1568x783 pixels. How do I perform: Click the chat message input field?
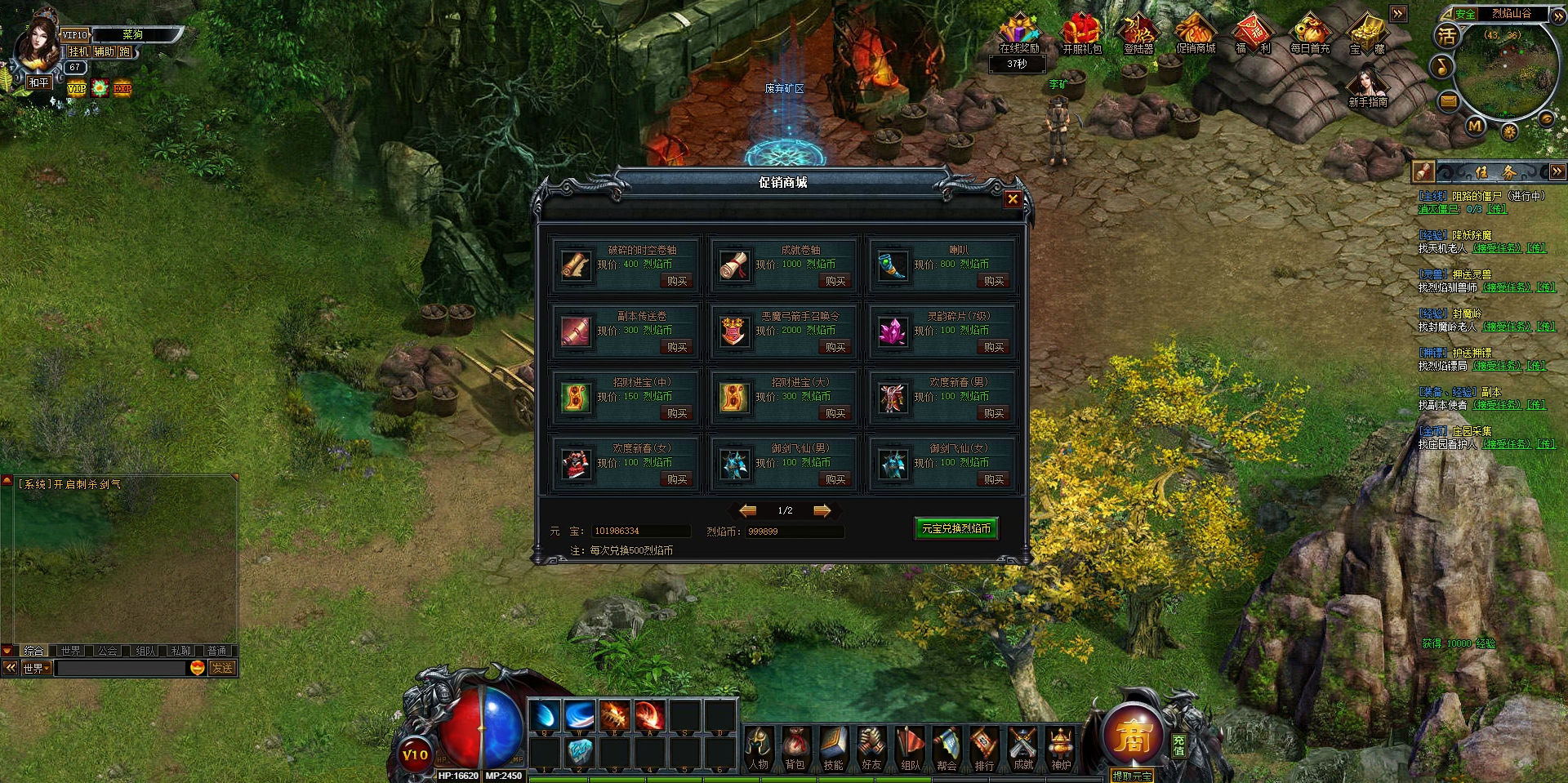tap(121, 668)
